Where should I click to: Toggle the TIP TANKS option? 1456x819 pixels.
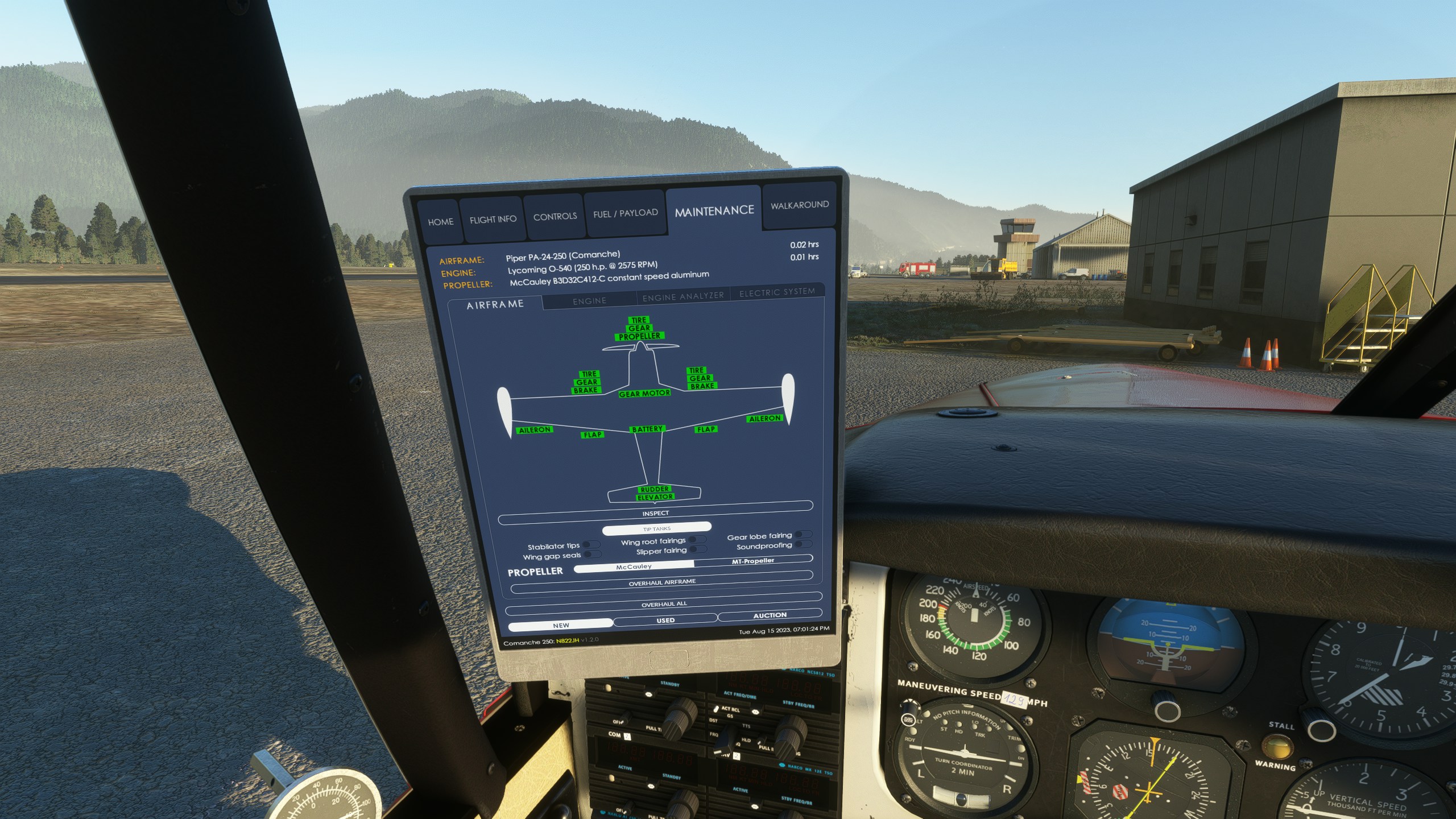[656, 528]
